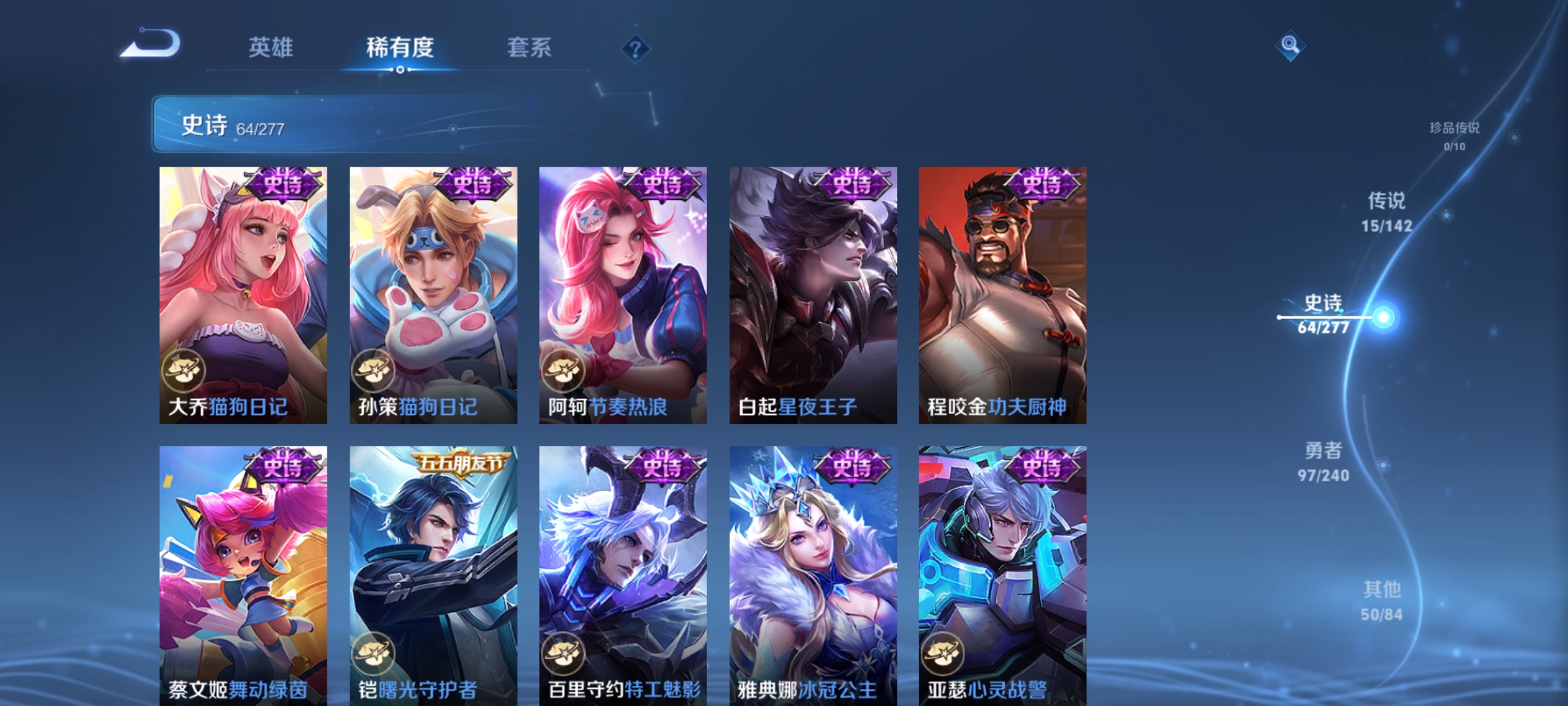Switch to the 套系 tab
Image resolution: width=1568 pixels, height=706 pixels.
coord(529,47)
